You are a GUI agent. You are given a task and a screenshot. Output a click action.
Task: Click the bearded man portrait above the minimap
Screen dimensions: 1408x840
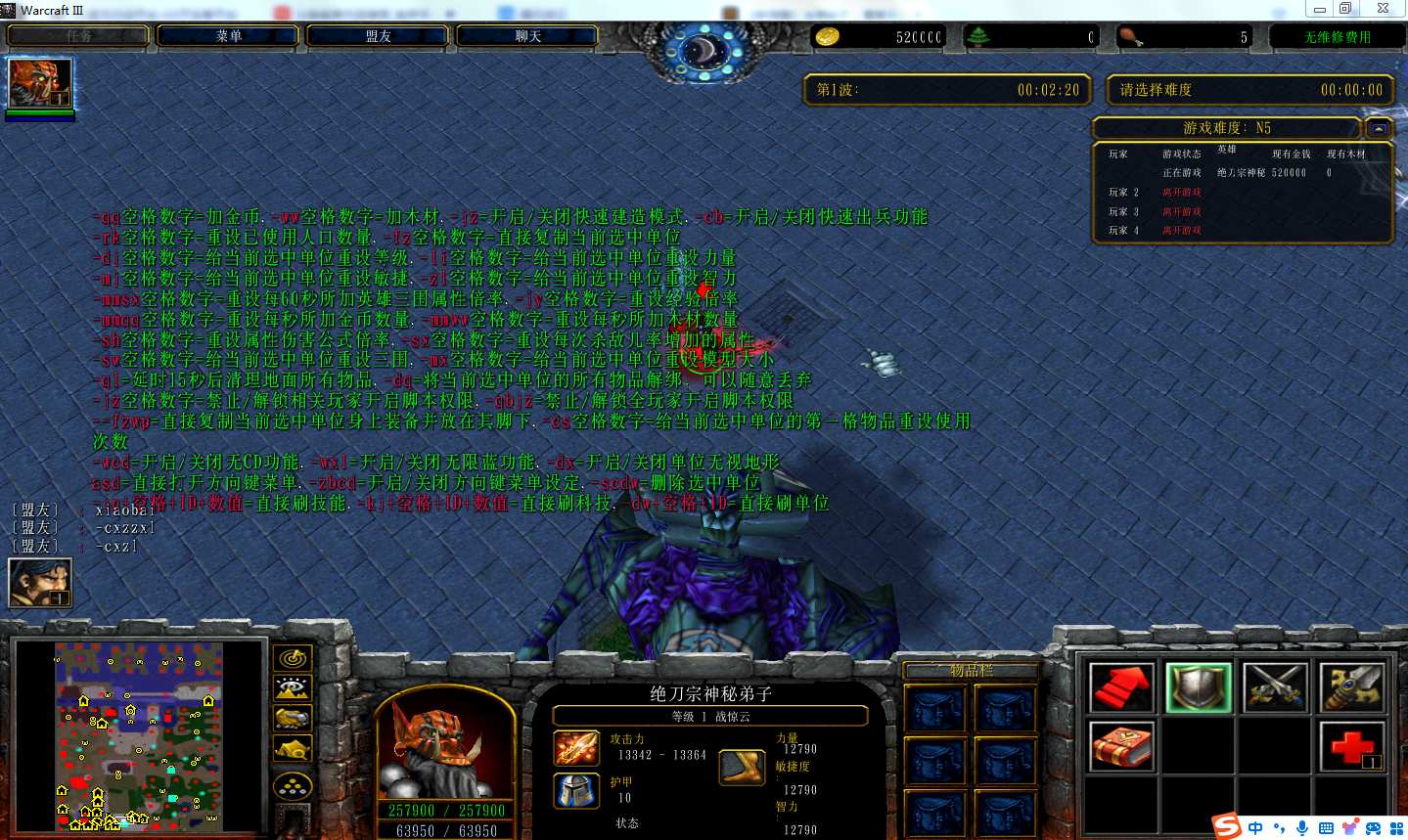[x=40, y=583]
